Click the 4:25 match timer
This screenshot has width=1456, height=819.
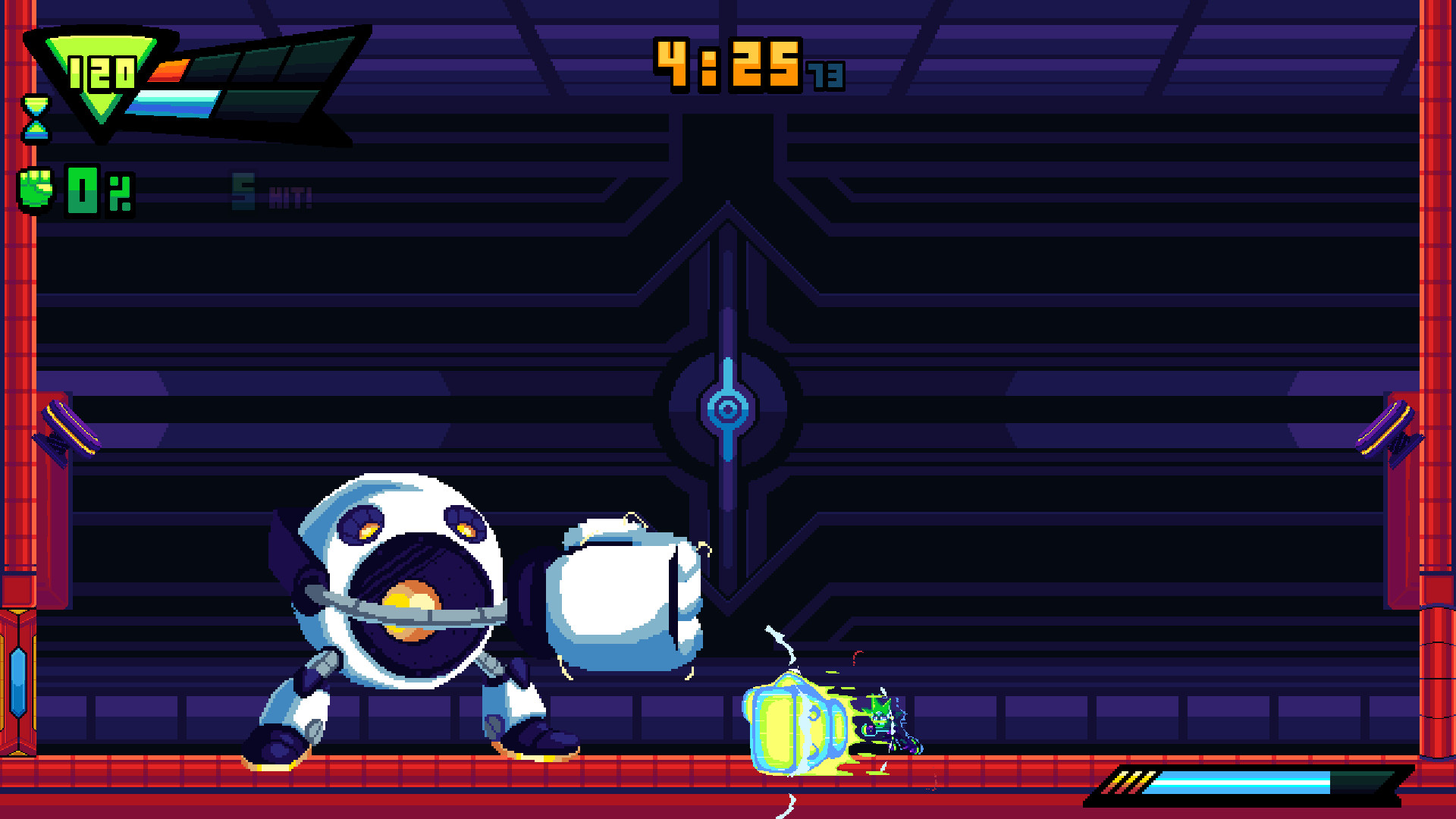(x=728, y=64)
